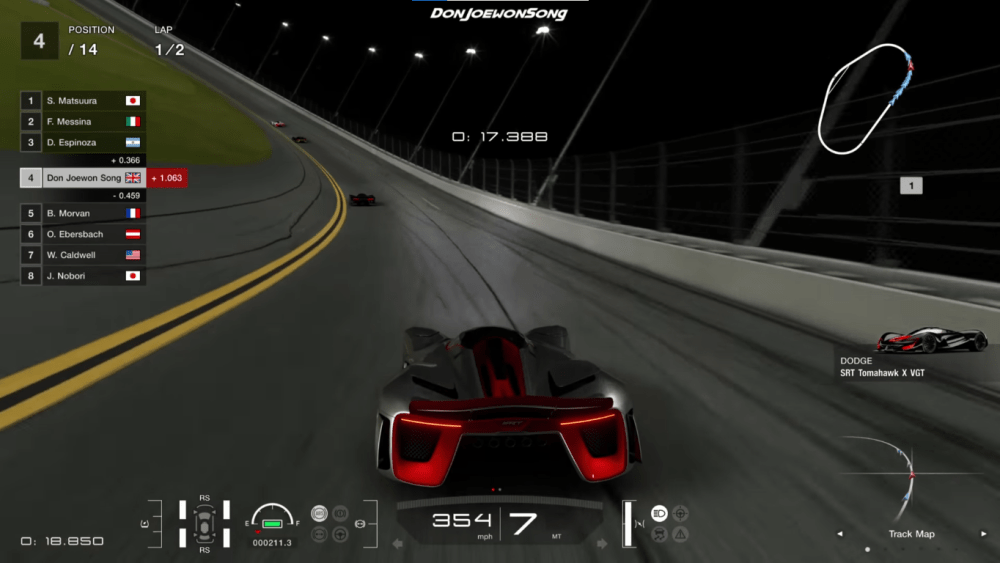Choose W. Caldwell in the driver list
This screenshot has height=563, width=1000.
(82, 255)
